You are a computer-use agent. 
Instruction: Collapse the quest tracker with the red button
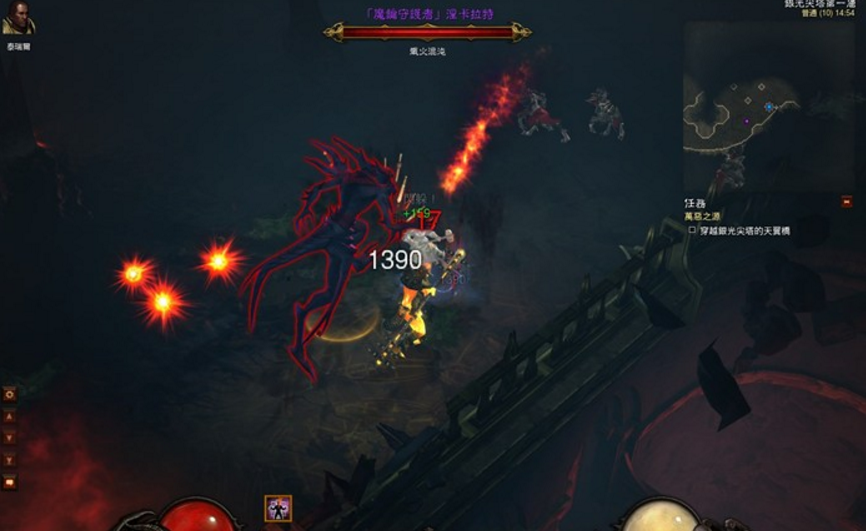pyautogui.click(x=847, y=201)
